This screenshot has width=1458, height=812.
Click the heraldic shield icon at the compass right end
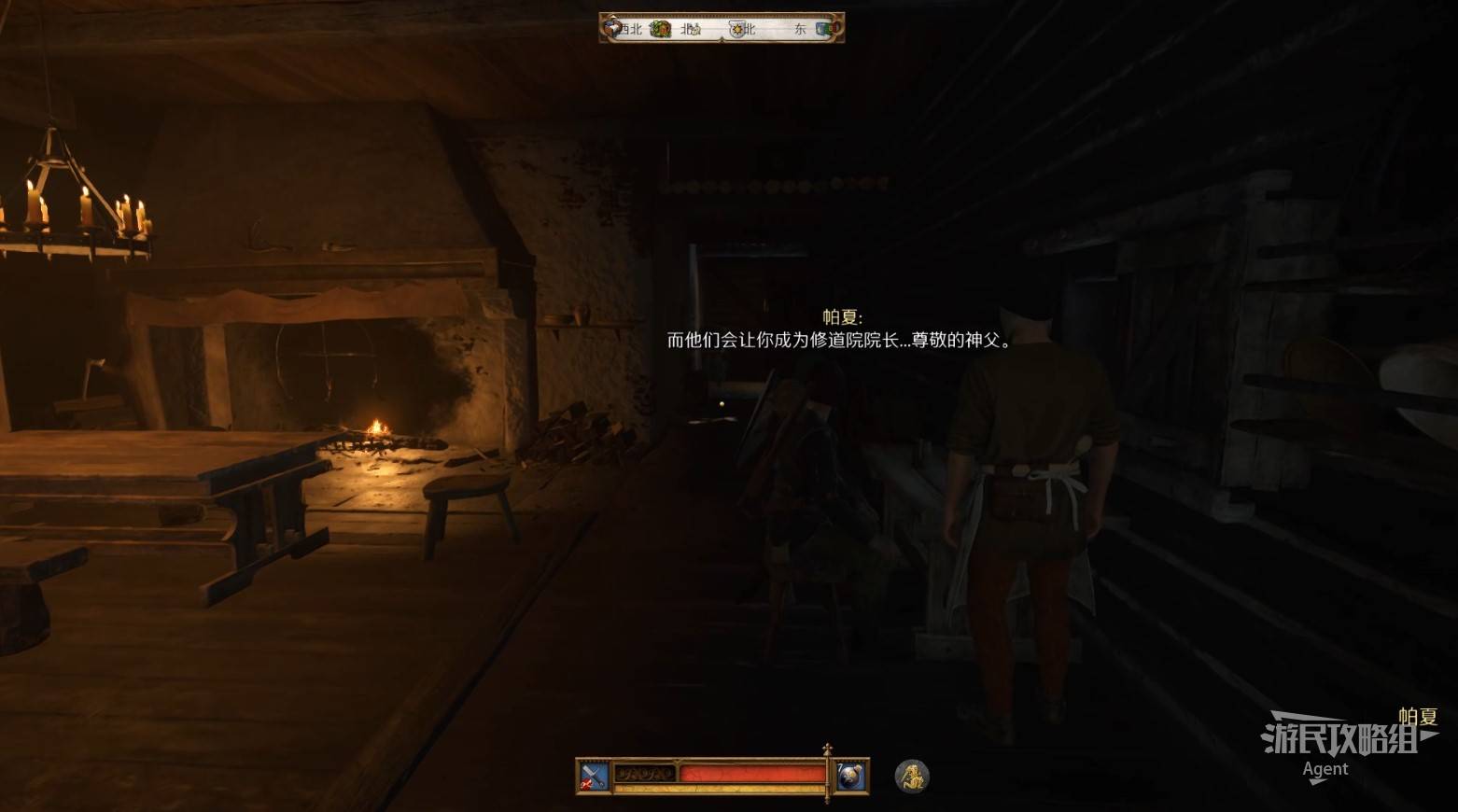(824, 28)
